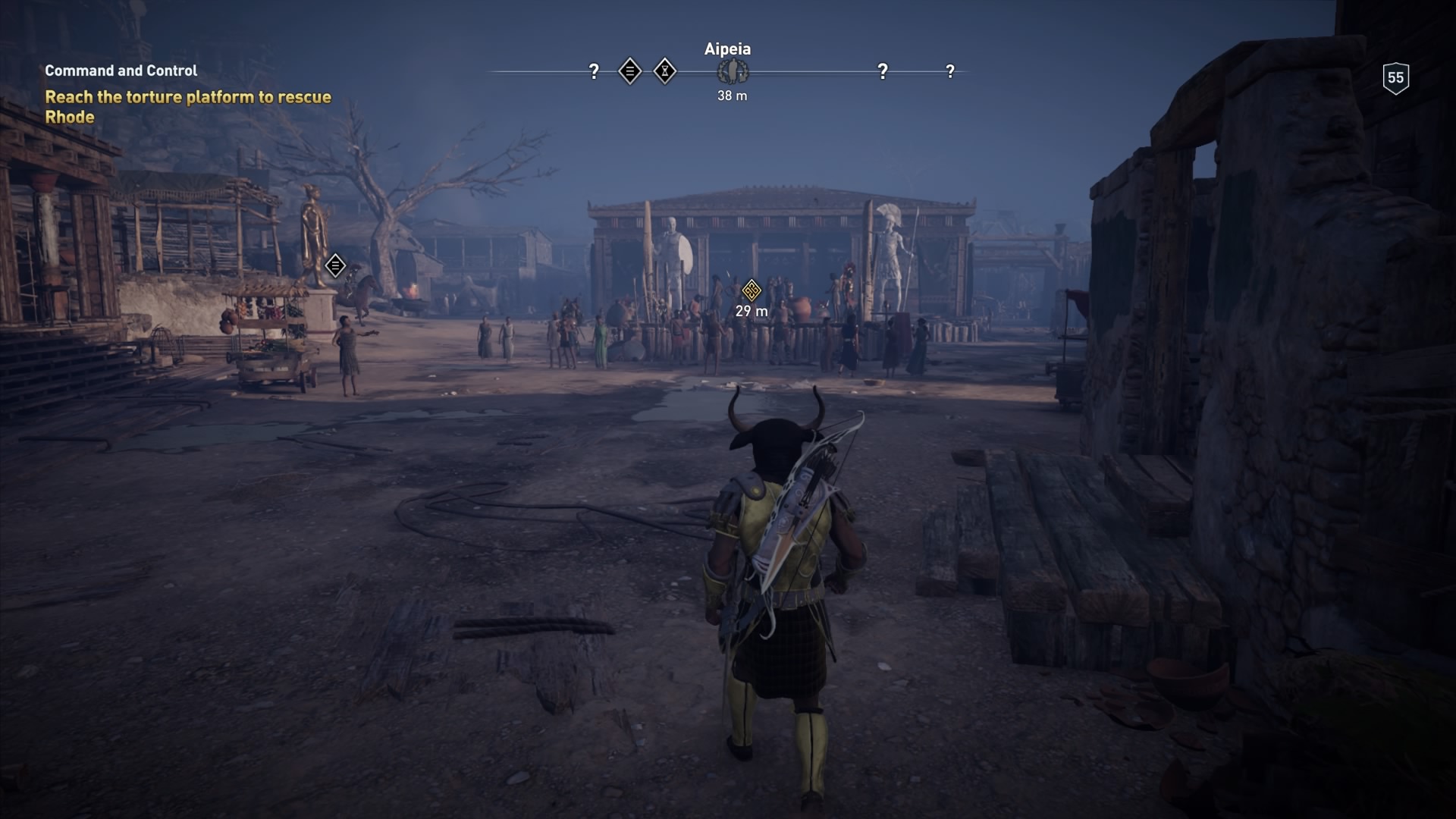Click the hourglass timed-quest diamond on the compass
1456x819 pixels.
coord(665,70)
